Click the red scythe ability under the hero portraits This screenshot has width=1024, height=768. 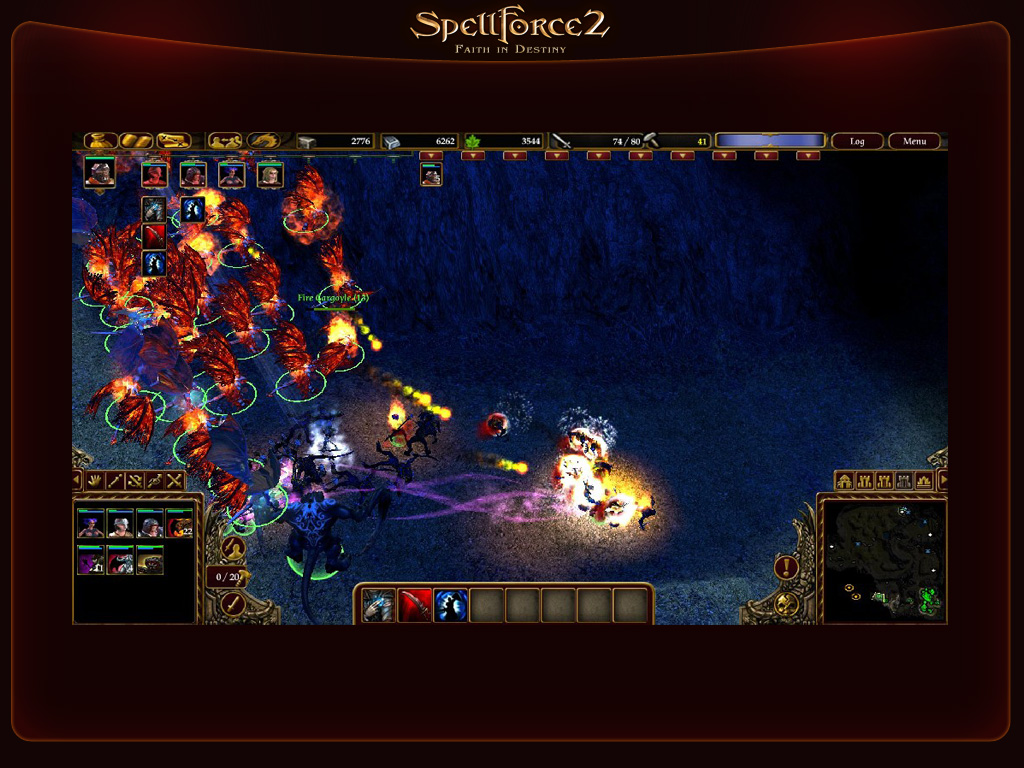(154, 236)
